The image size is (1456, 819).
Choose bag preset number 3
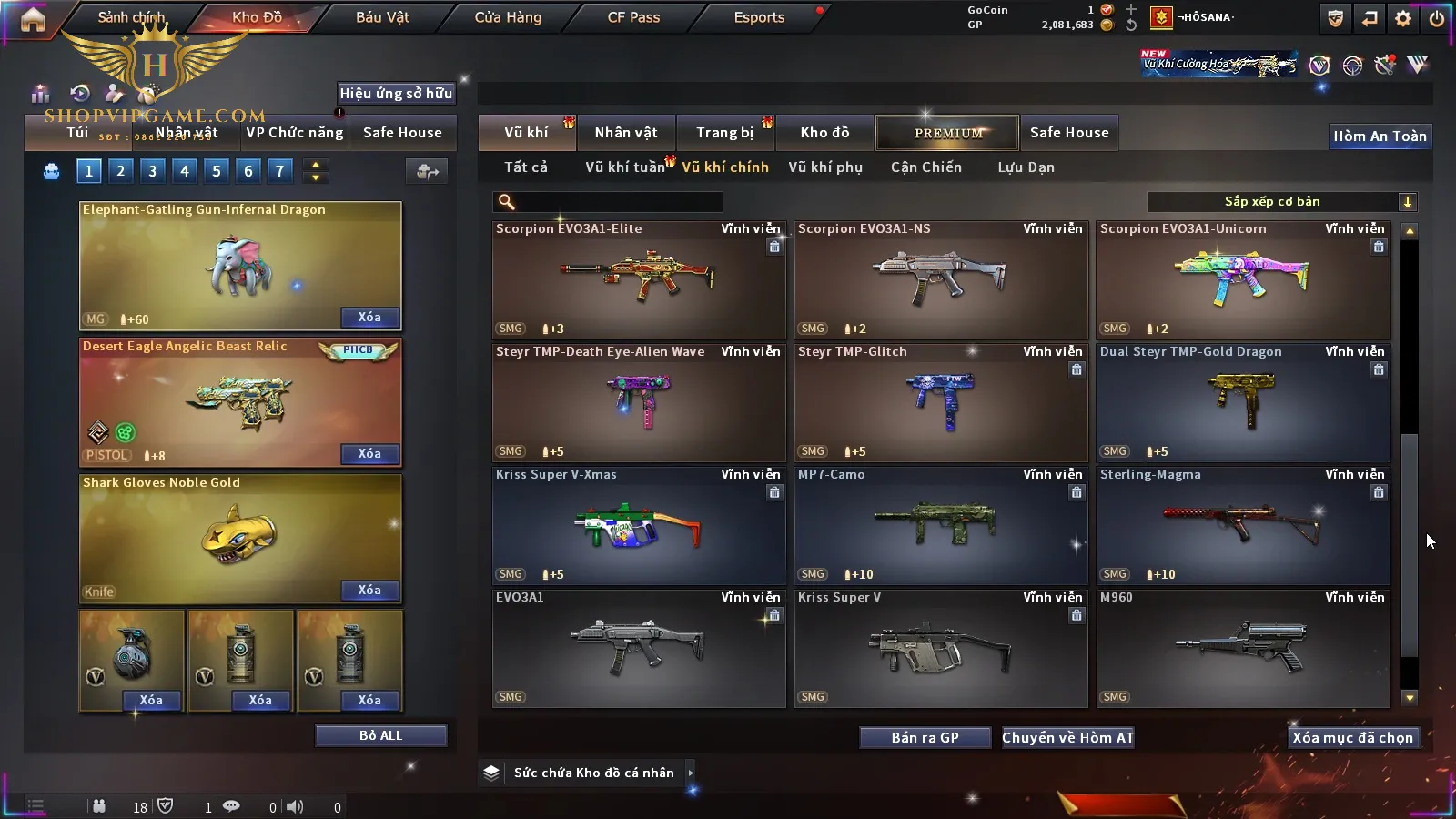(152, 170)
